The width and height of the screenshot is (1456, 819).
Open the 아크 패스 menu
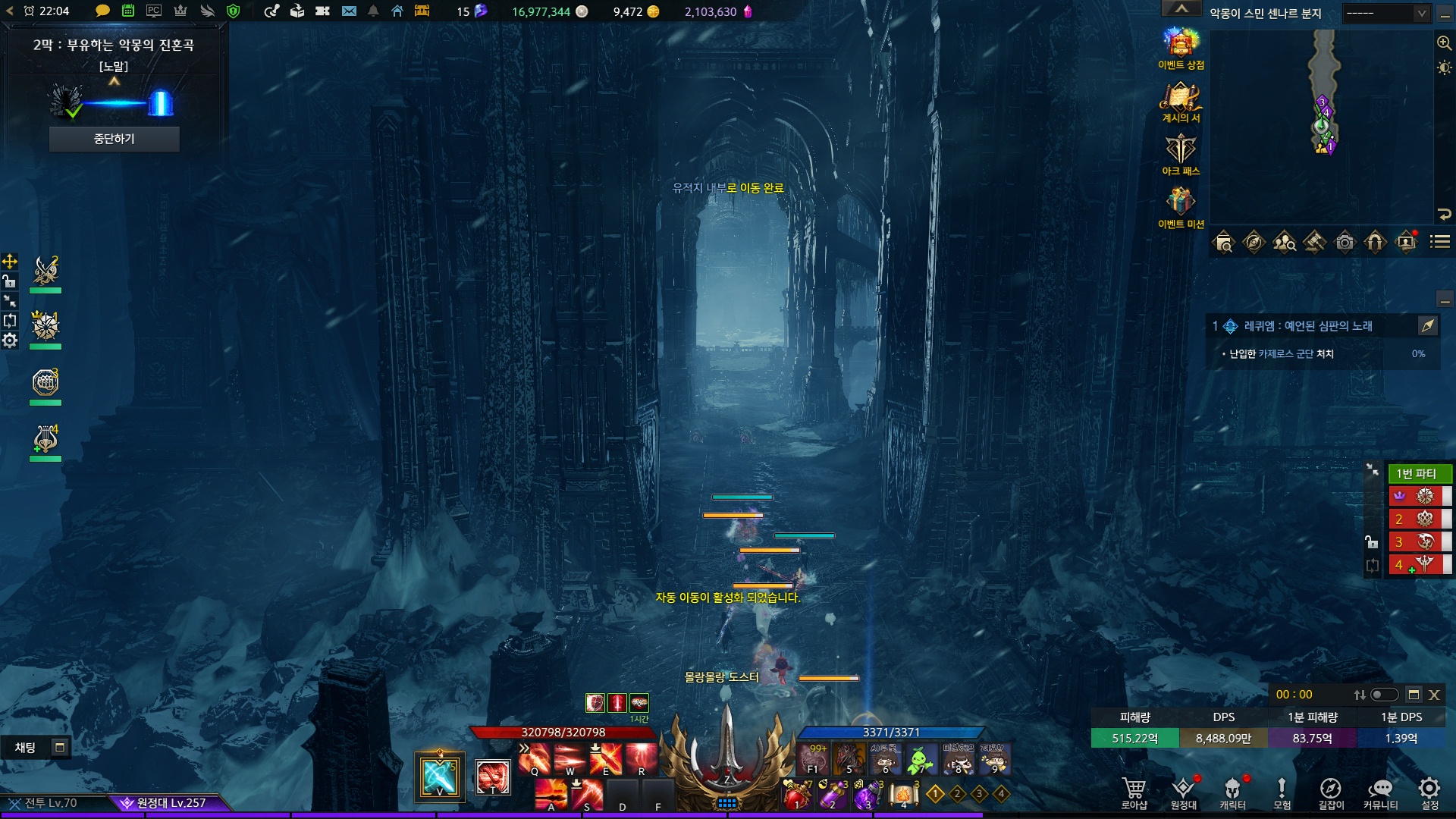1181,153
